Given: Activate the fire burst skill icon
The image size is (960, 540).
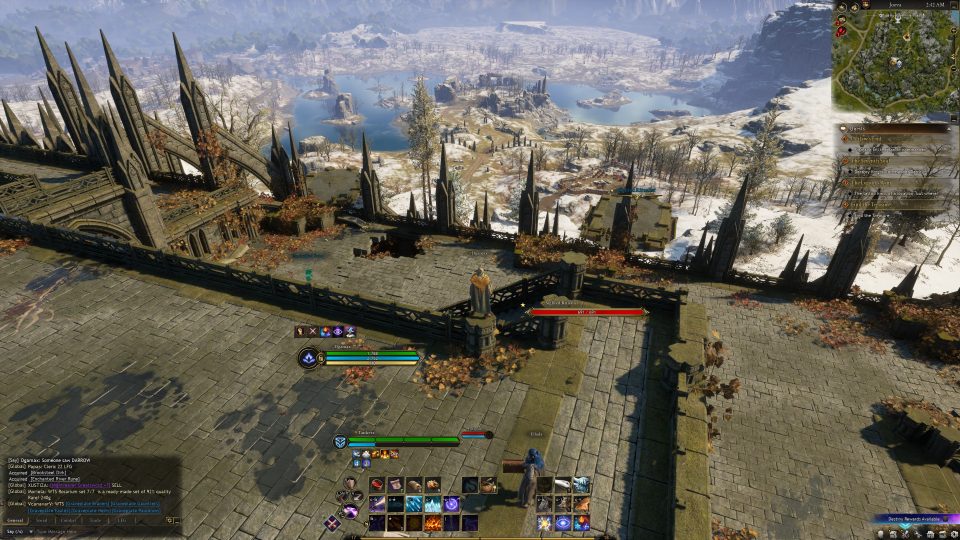Looking at the screenshot, I should (434, 522).
